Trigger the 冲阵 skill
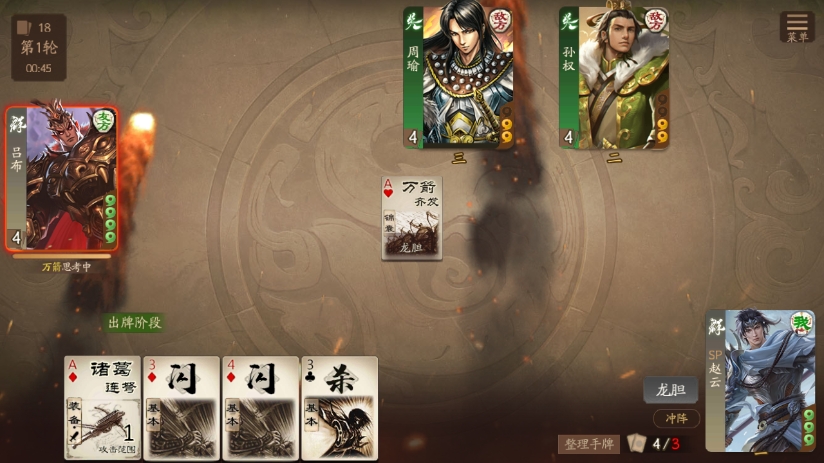 click(676, 419)
